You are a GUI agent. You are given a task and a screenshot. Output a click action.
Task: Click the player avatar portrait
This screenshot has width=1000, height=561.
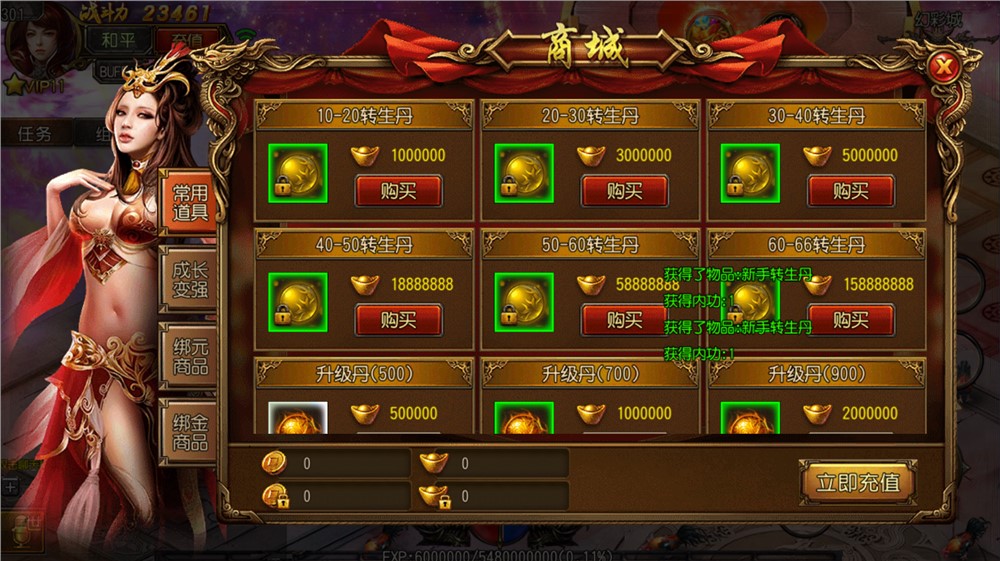tap(40, 40)
